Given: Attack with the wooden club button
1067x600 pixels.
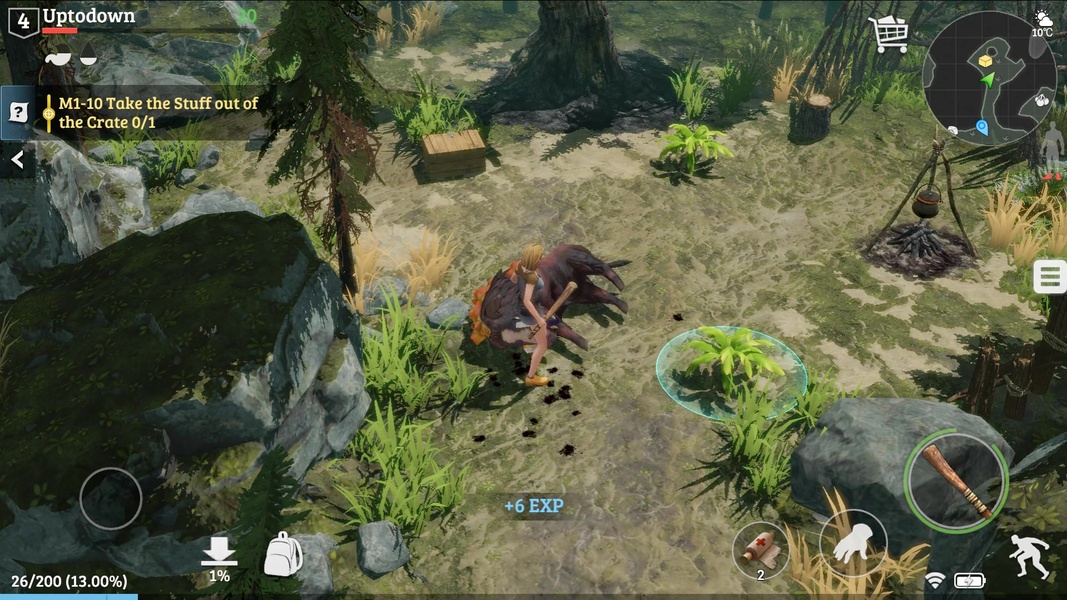Looking at the screenshot, I should click(x=956, y=482).
